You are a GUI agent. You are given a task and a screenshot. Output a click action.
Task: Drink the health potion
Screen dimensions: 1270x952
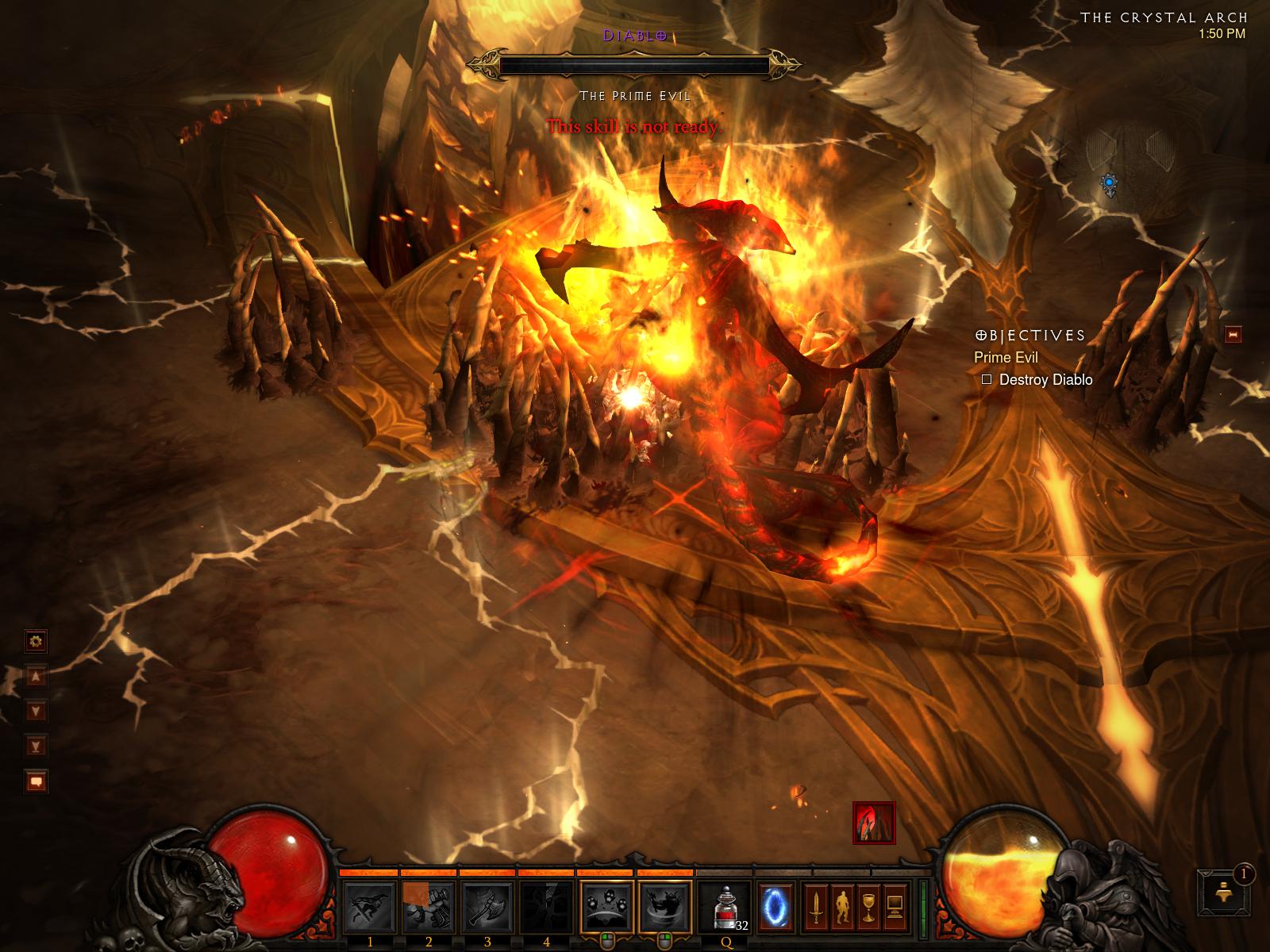725,906
